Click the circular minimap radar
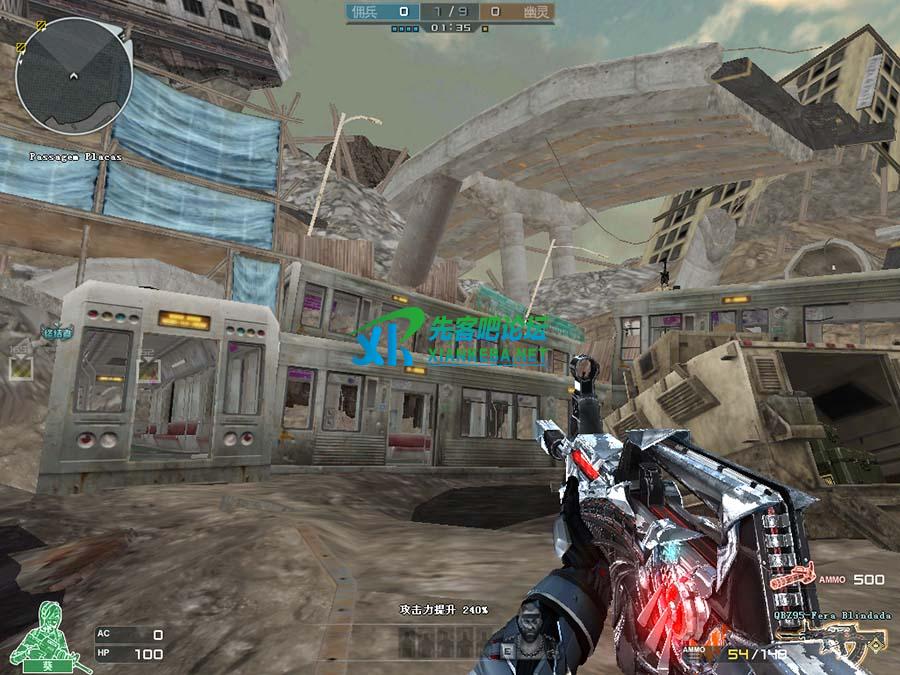Screen dimensions: 900x675 pos(74,75)
